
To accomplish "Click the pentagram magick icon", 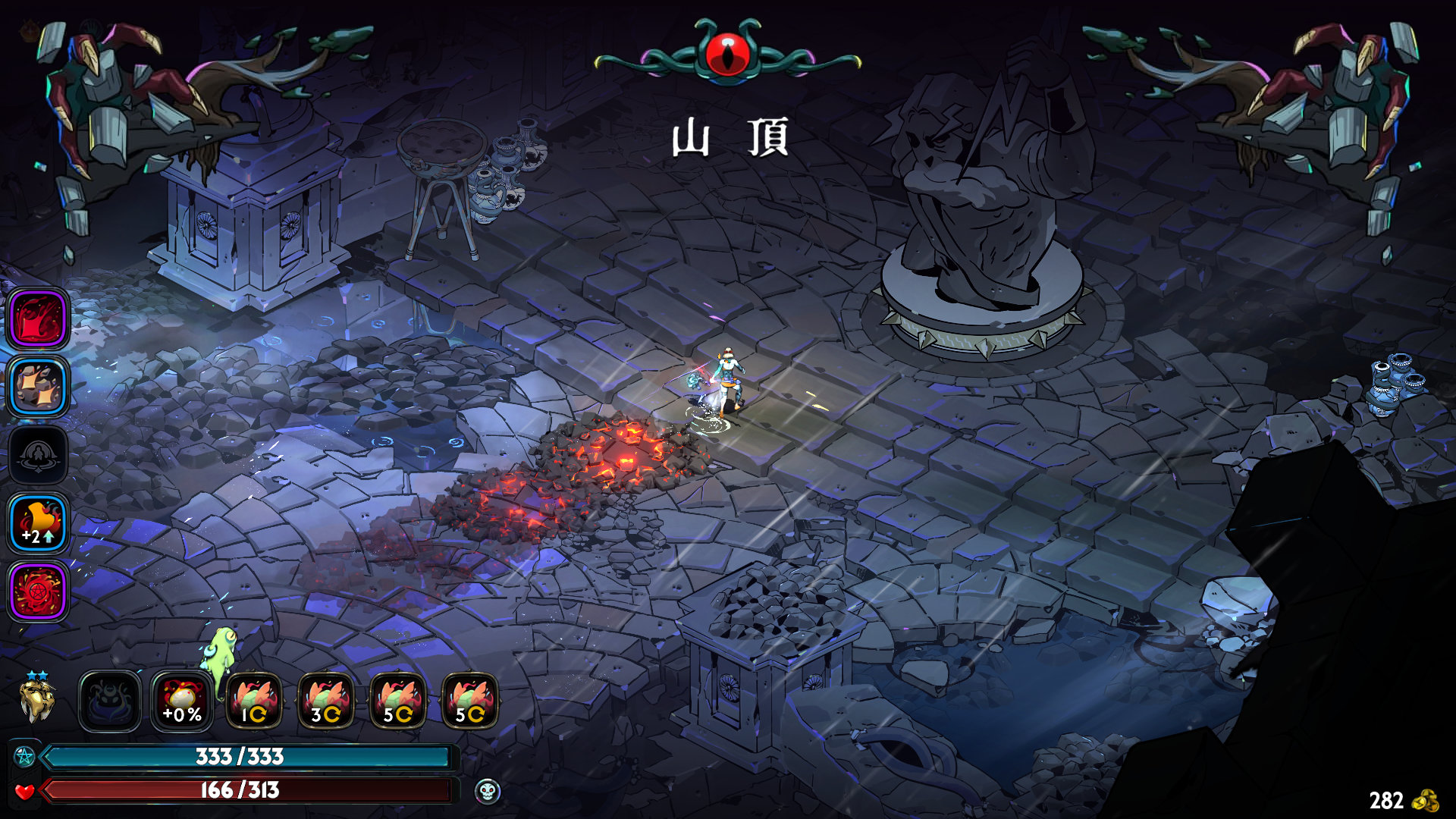I will [x=24, y=757].
